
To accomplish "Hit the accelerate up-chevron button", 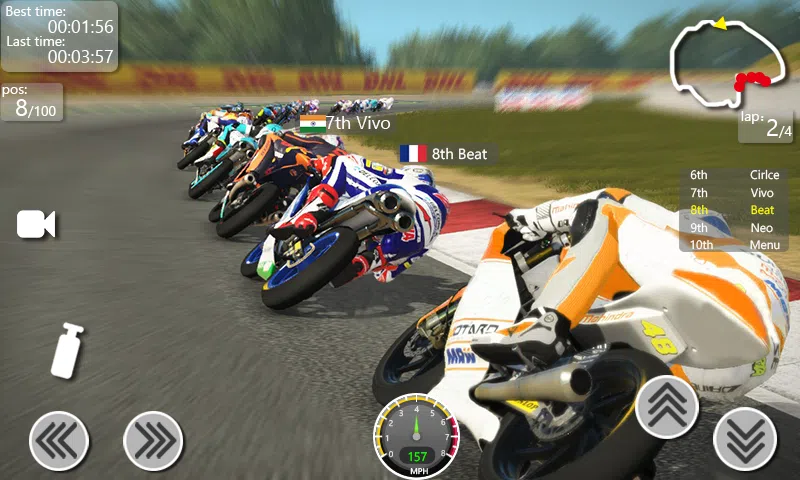I will (667, 407).
